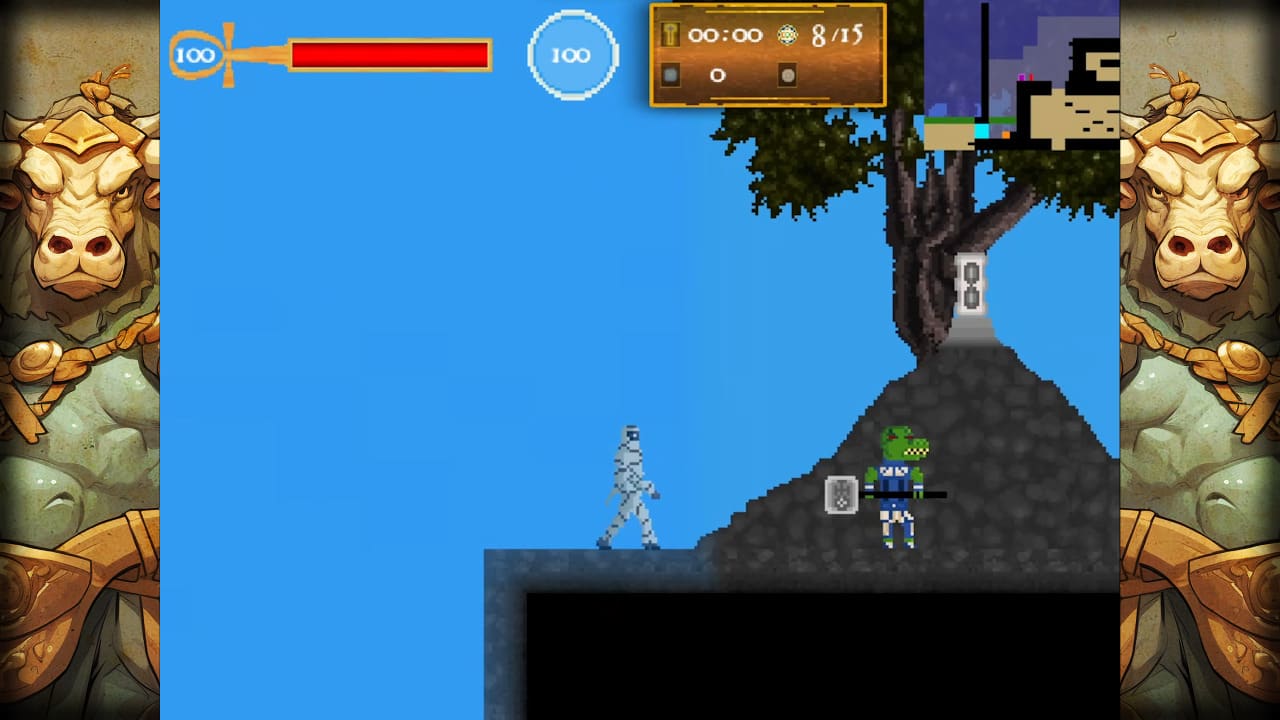Viewport: 1280px width, 720px height.
Task: Click the red health bar
Action: click(x=390, y=55)
